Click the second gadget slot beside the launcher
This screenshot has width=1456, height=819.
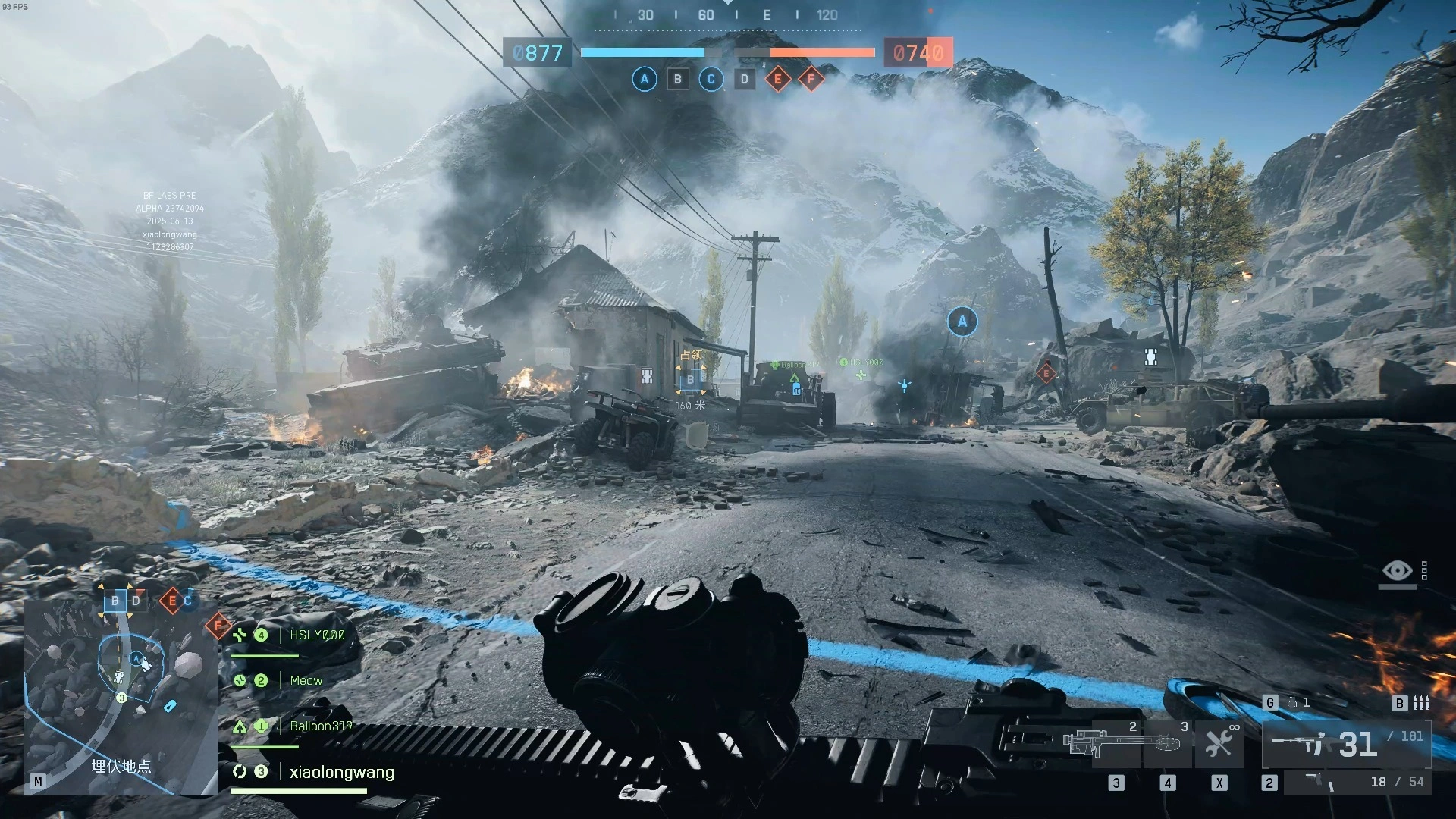click(x=1167, y=743)
